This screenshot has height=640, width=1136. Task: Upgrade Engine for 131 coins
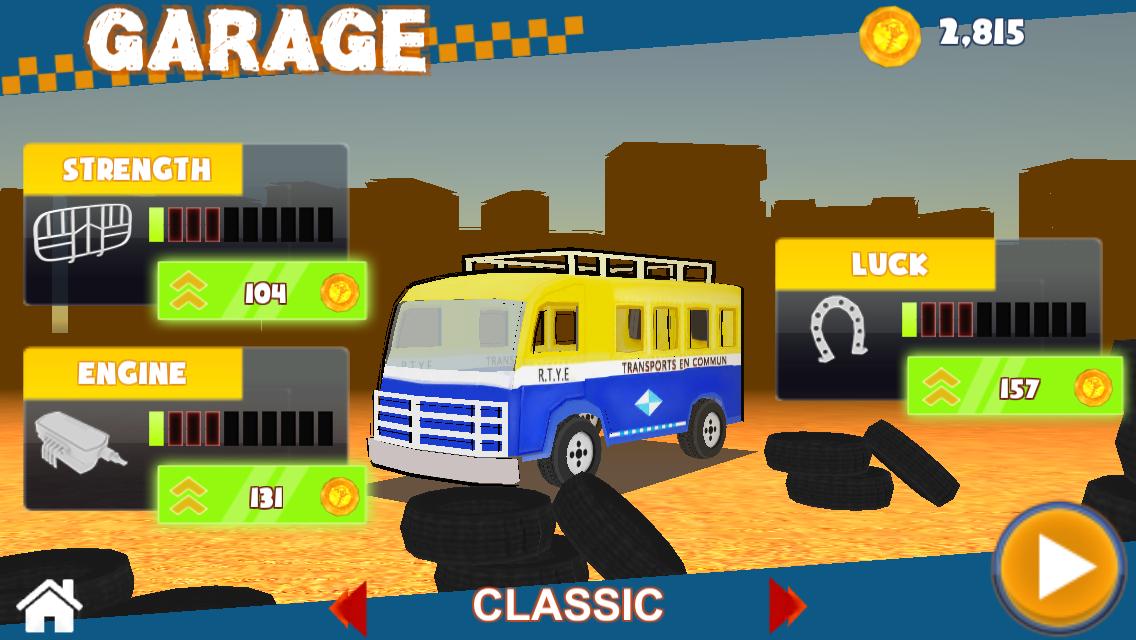(262, 495)
